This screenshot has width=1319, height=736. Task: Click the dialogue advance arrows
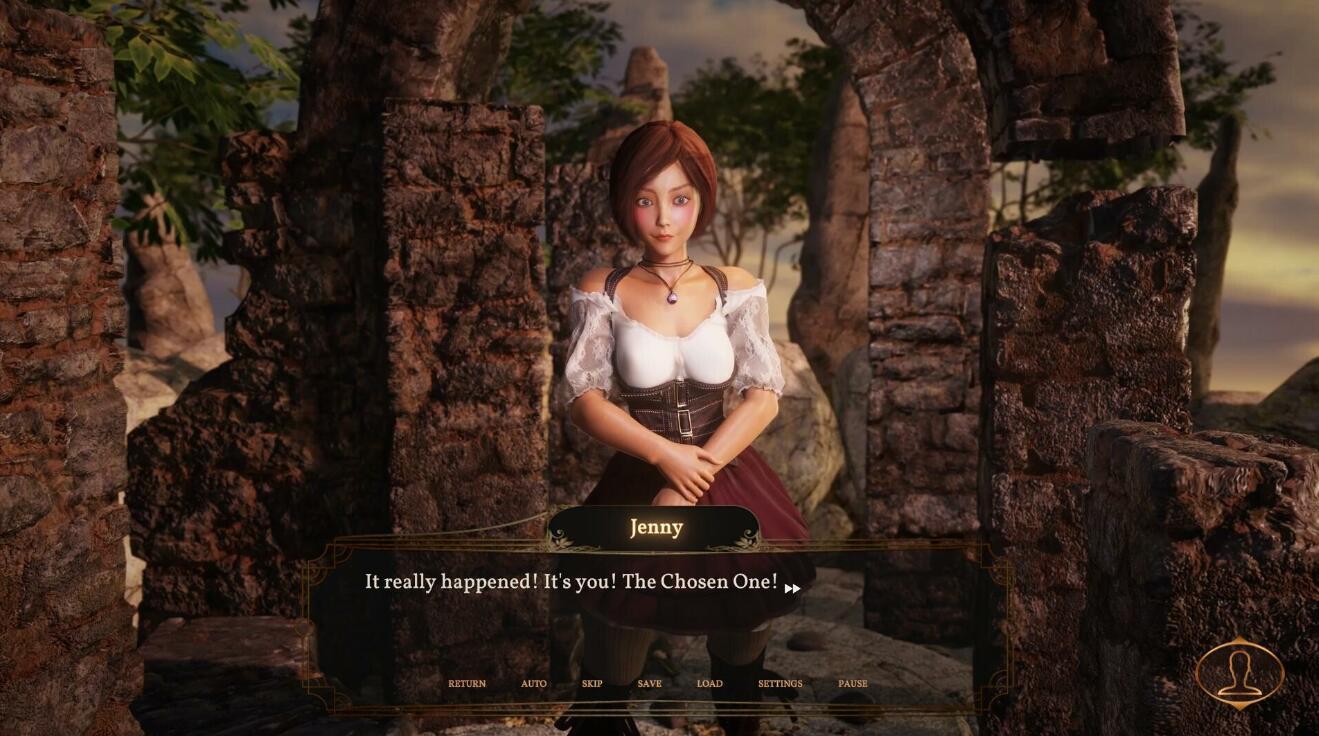click(x=791, y=589)
